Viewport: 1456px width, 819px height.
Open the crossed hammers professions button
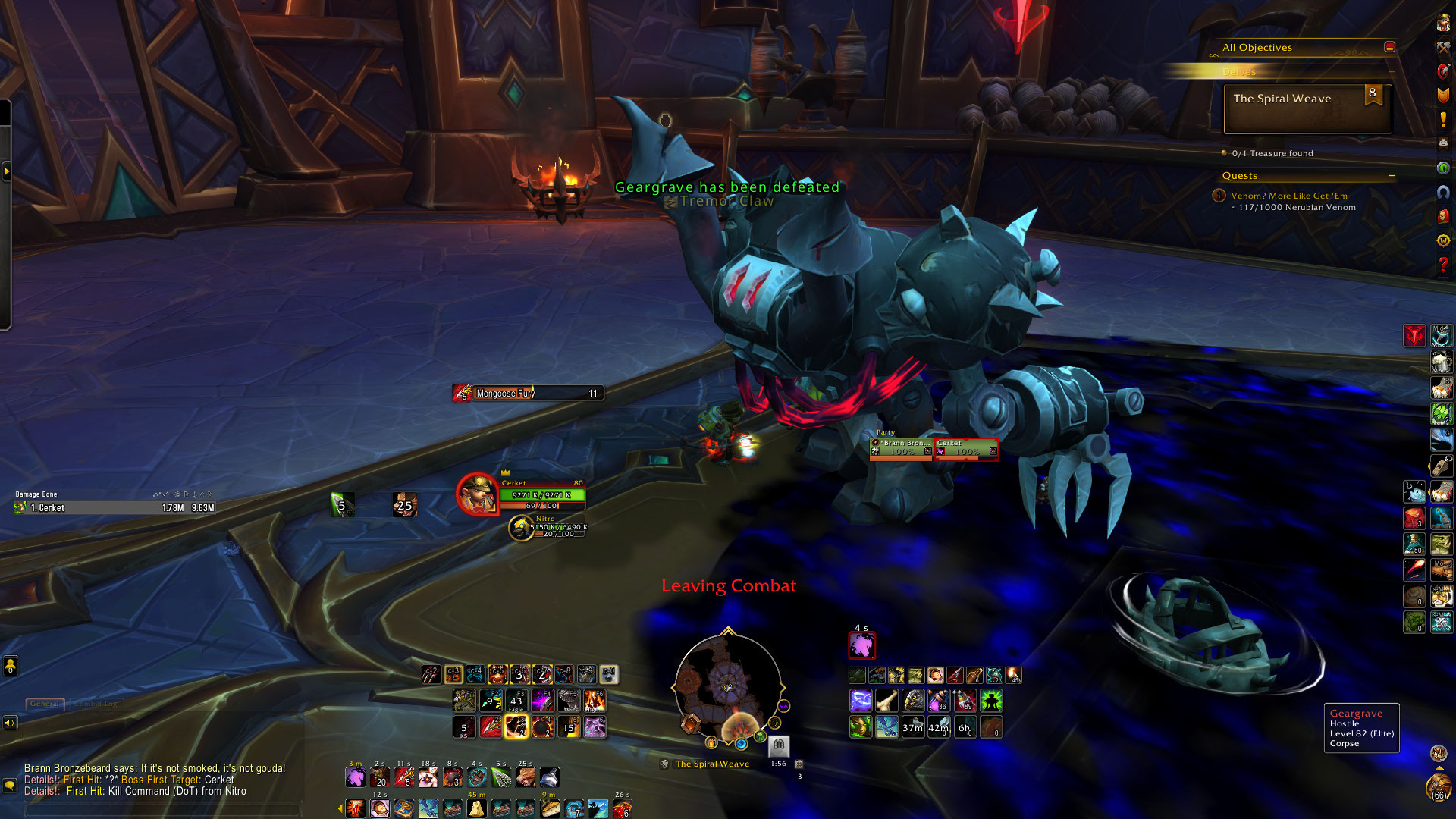(x=1443, y=47)
